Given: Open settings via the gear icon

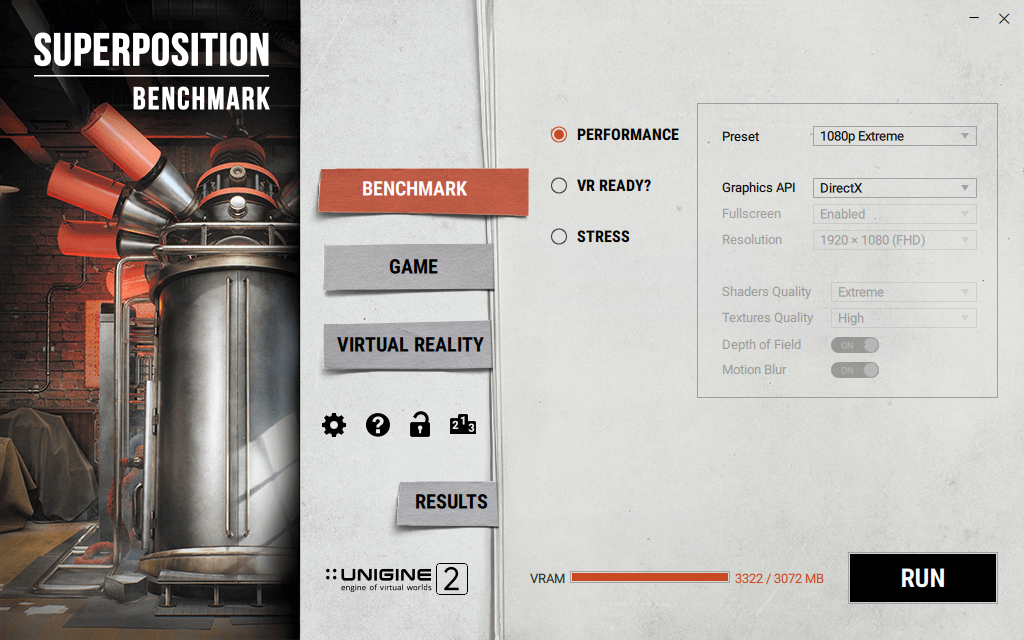Looking at the screenshot, I should pos(334,425).
